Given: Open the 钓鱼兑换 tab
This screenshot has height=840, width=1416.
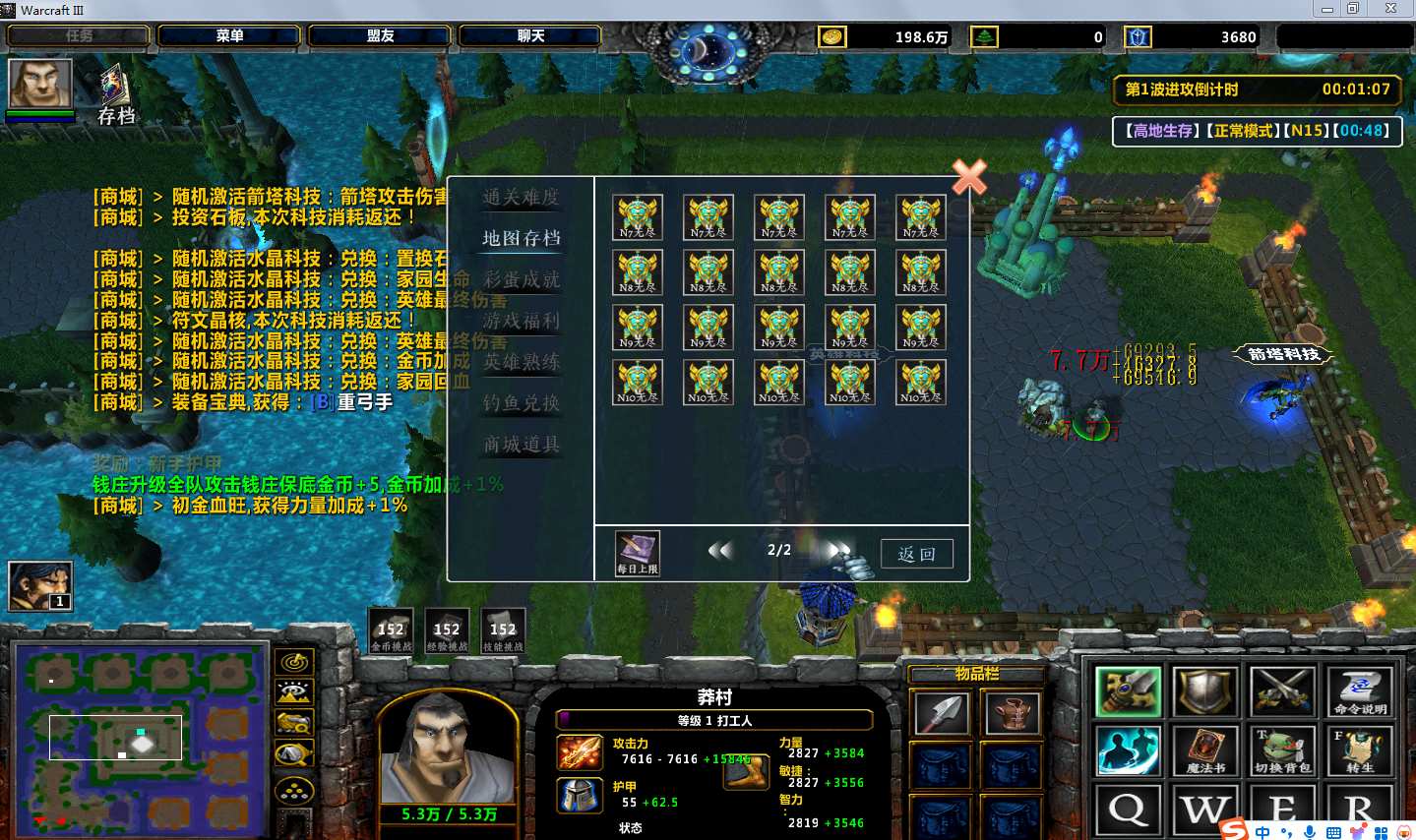Looking at the screenshot, I should [x=521, y=403].
